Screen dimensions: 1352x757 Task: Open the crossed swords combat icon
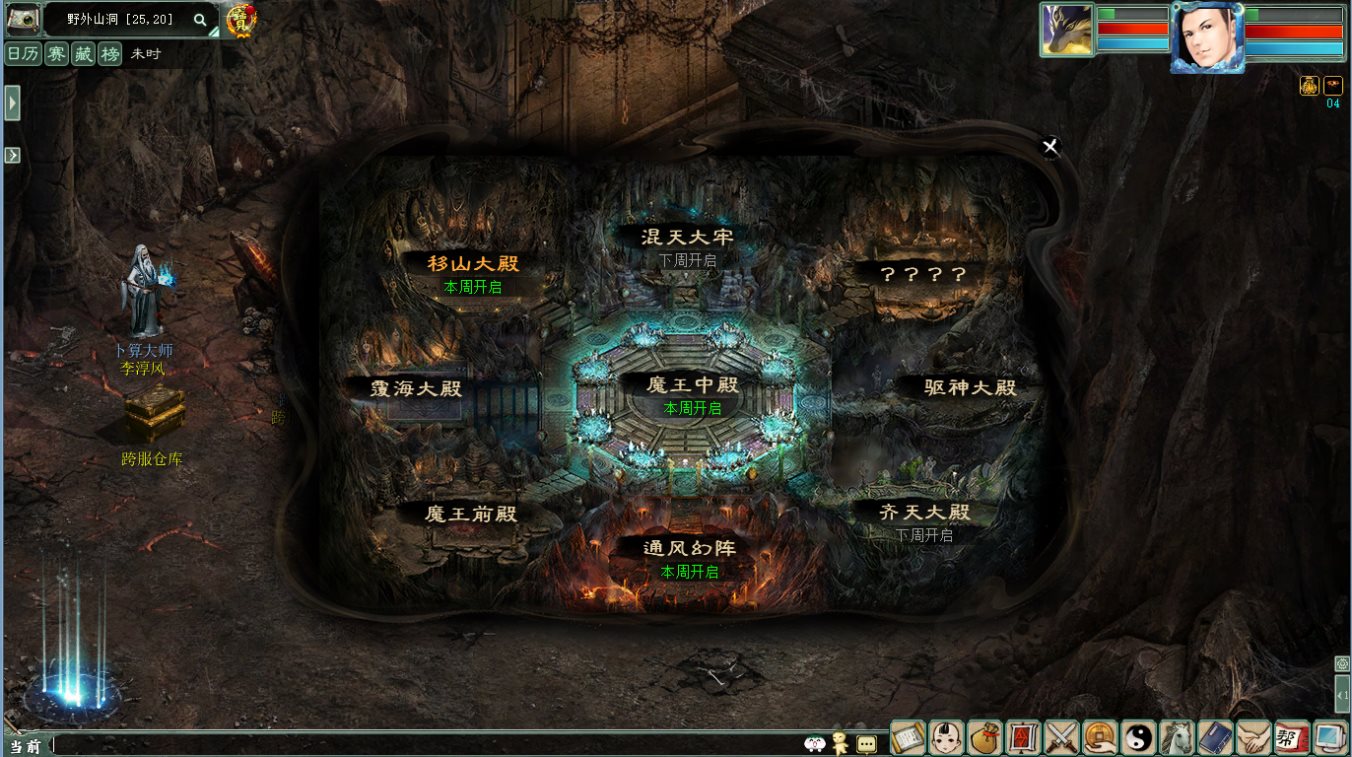click(1061, 738)
